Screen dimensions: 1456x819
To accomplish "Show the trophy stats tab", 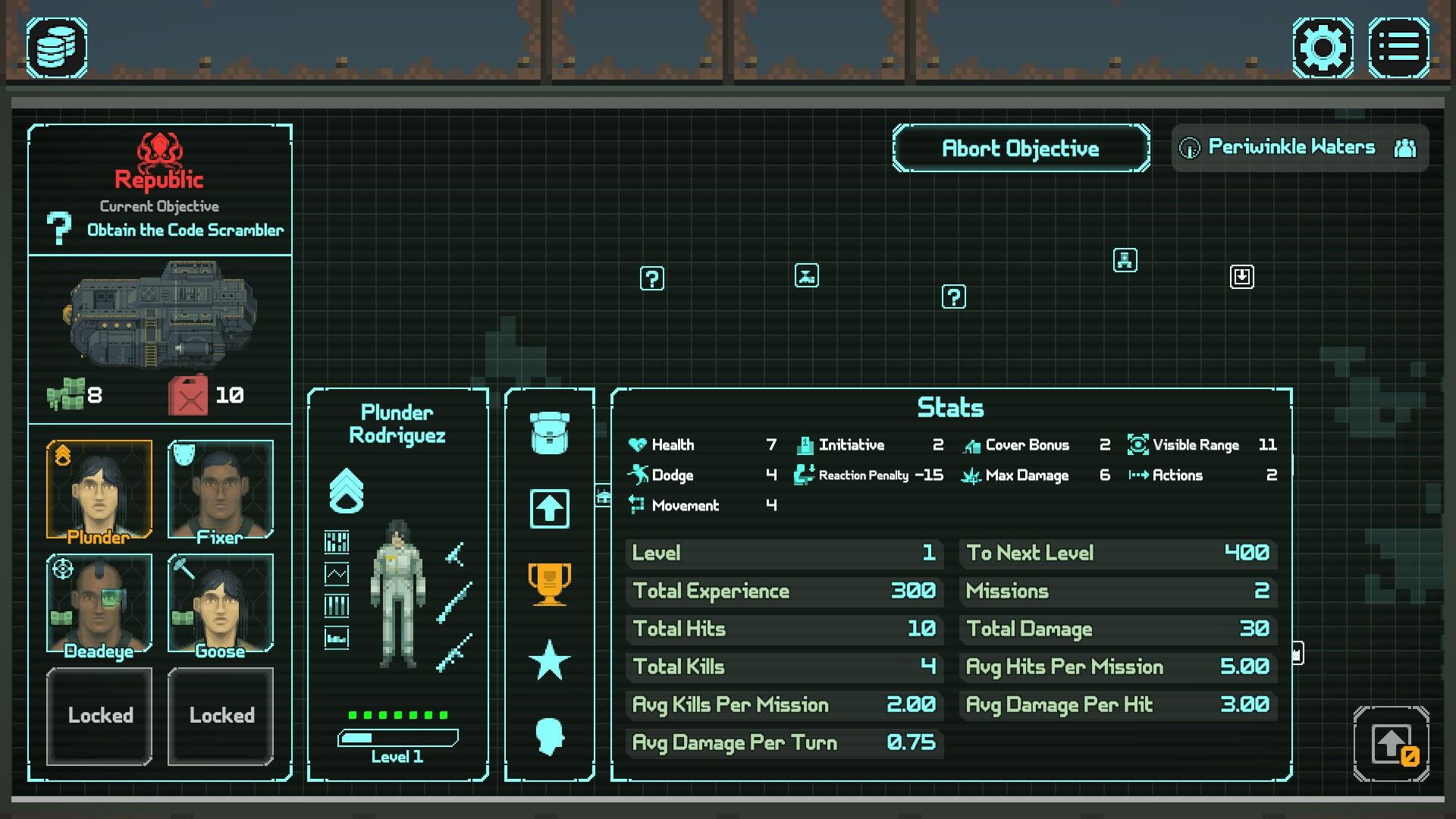I will pyautogui.click(x=550, y=584).
